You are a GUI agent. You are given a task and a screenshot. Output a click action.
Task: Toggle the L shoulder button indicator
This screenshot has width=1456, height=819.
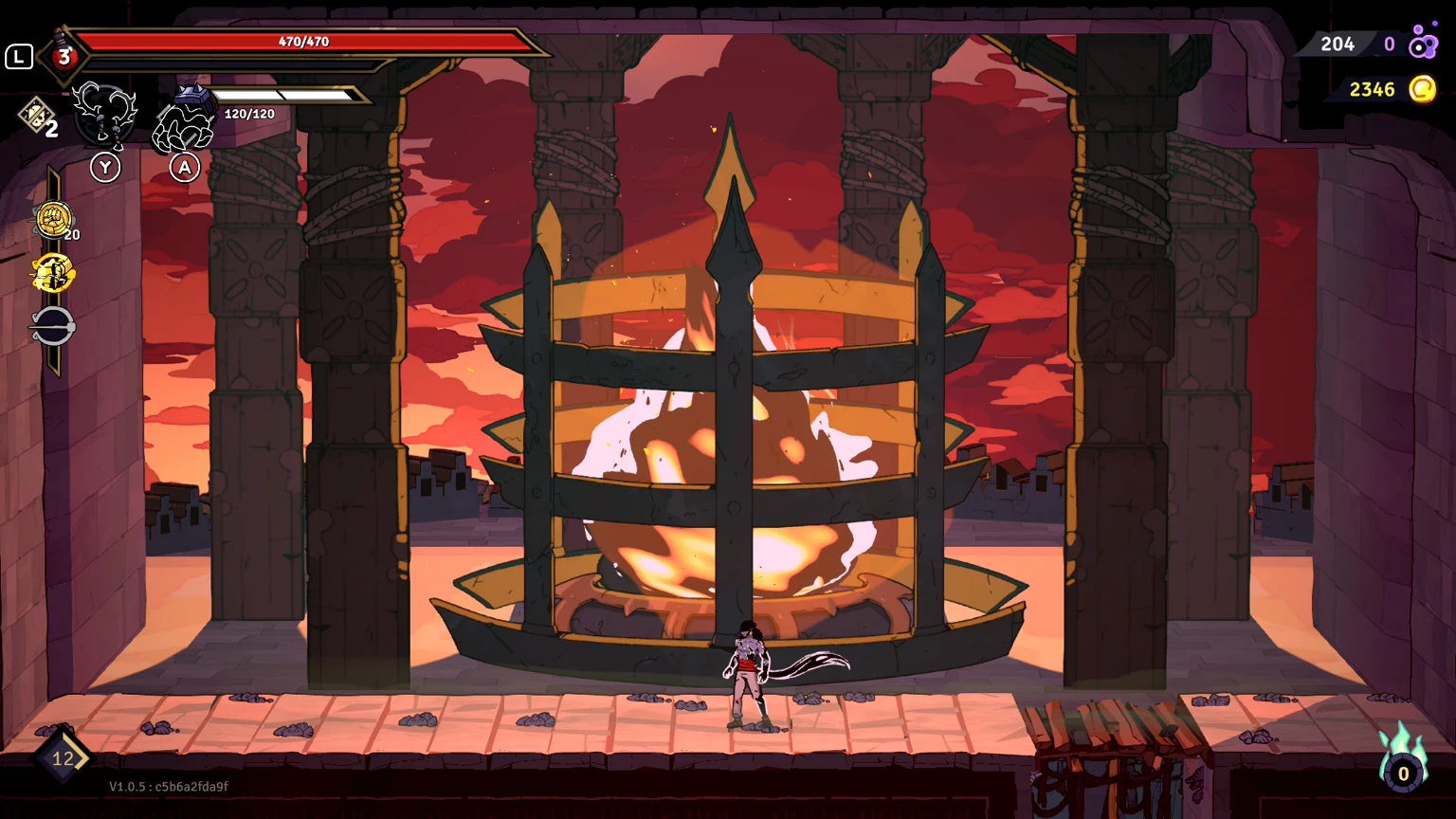17,57
